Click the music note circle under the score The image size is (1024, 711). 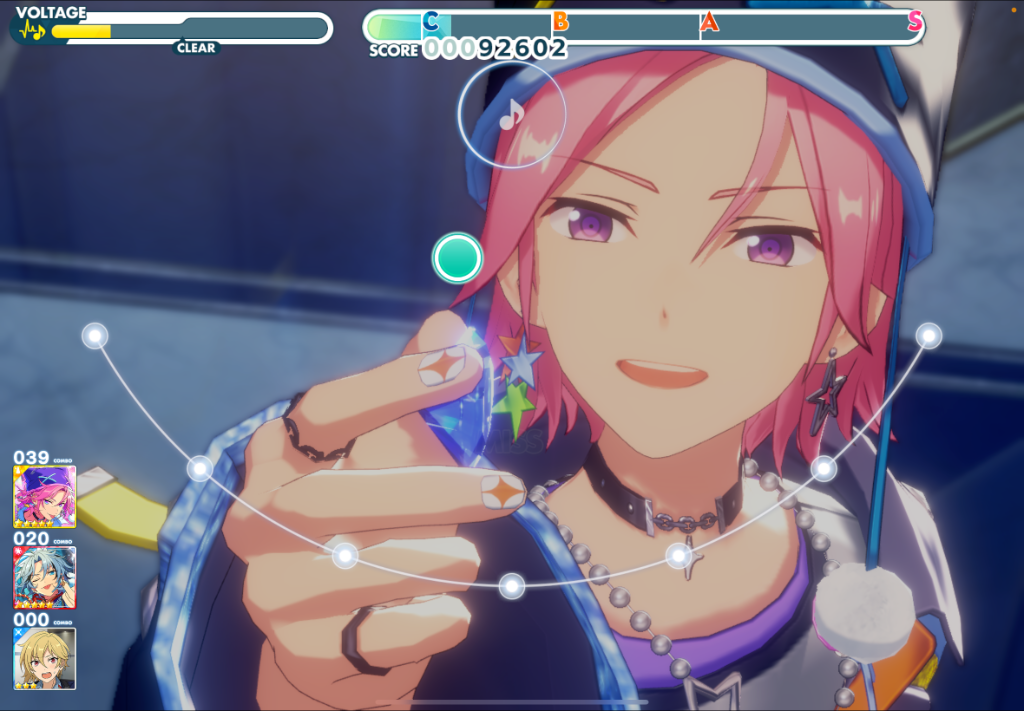(x=511, y=113)
